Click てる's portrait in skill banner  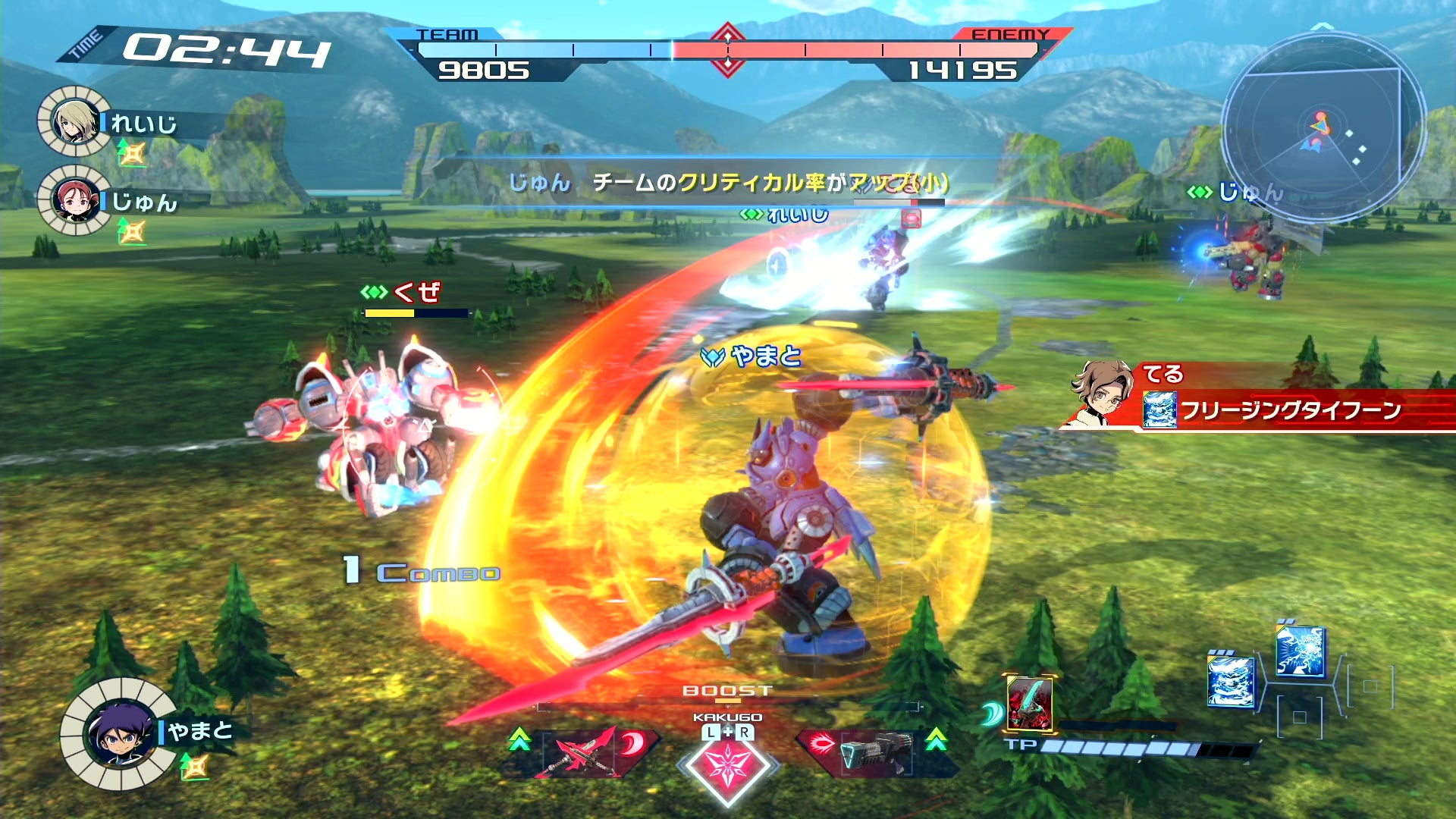(x=1100, y=393)
